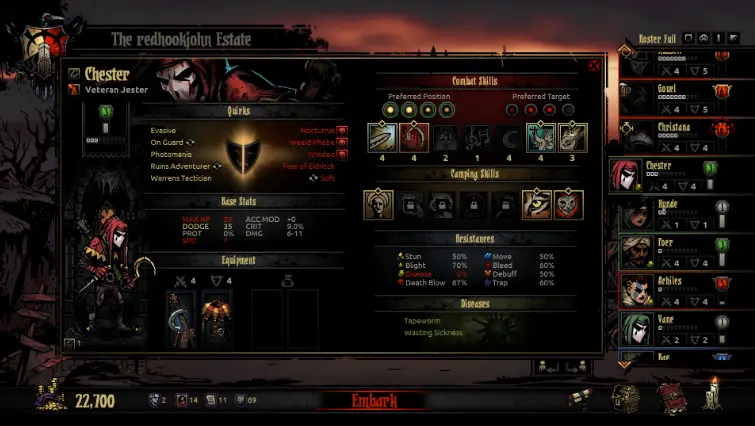Select the turbaned head camping skill
The image size is (755, 426).
pos(378,204)
